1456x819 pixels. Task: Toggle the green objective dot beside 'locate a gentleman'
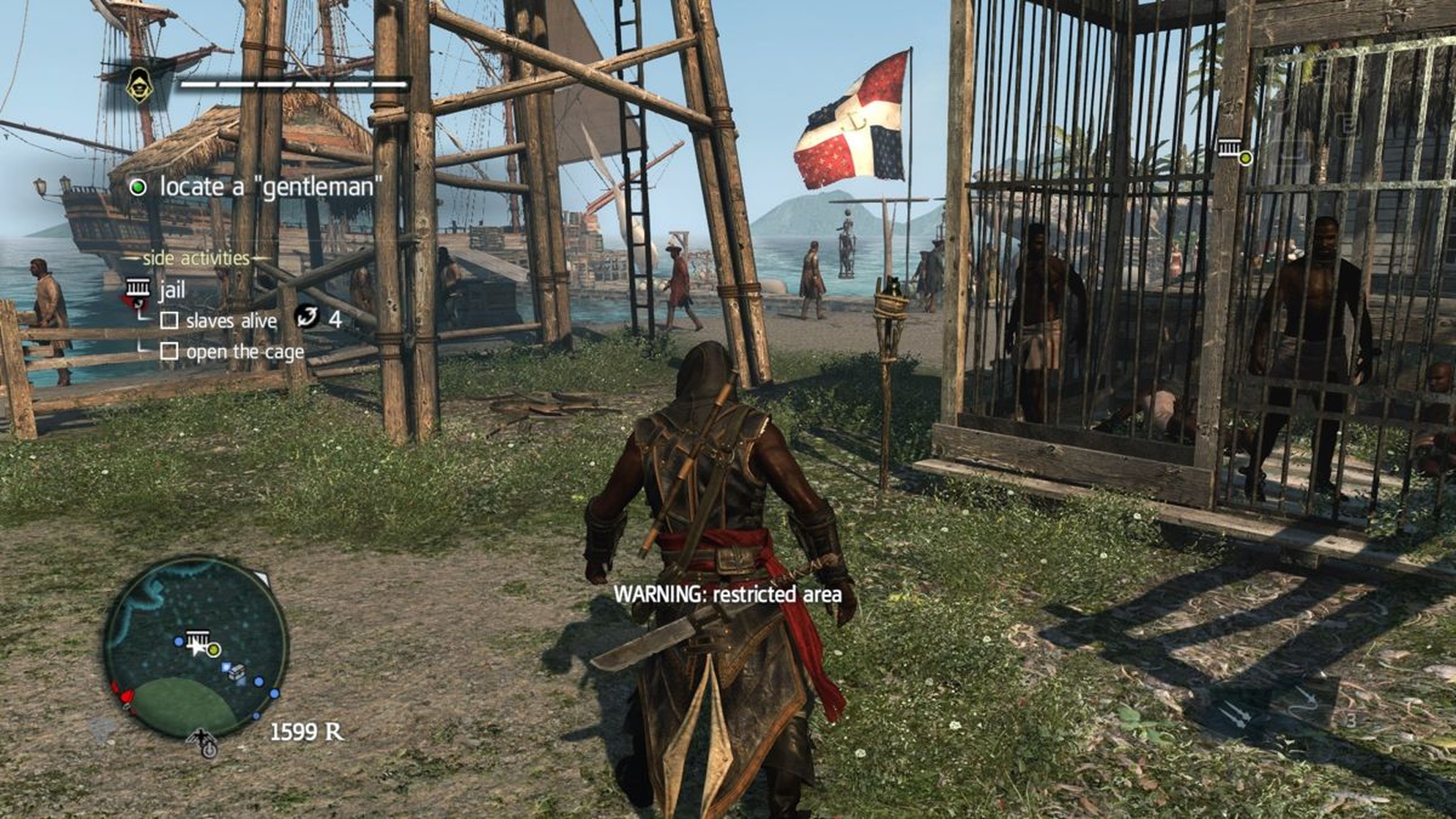point(140,187)
